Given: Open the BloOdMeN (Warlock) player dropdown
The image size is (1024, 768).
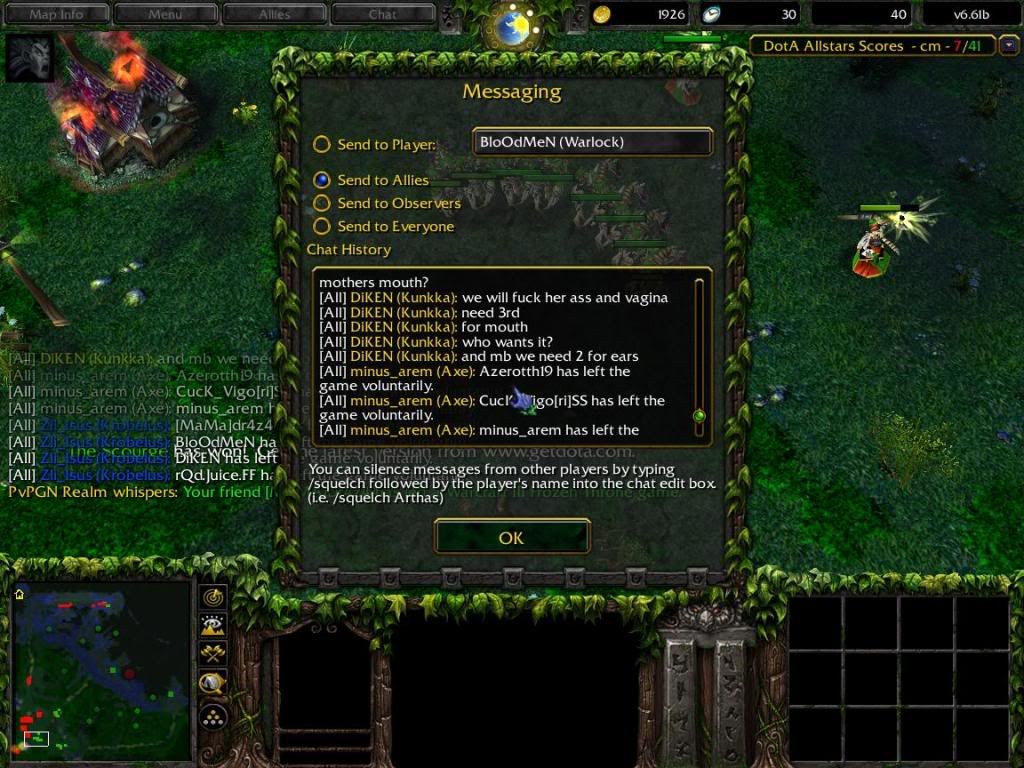Looking at the screenshot, I should [592, 142].
